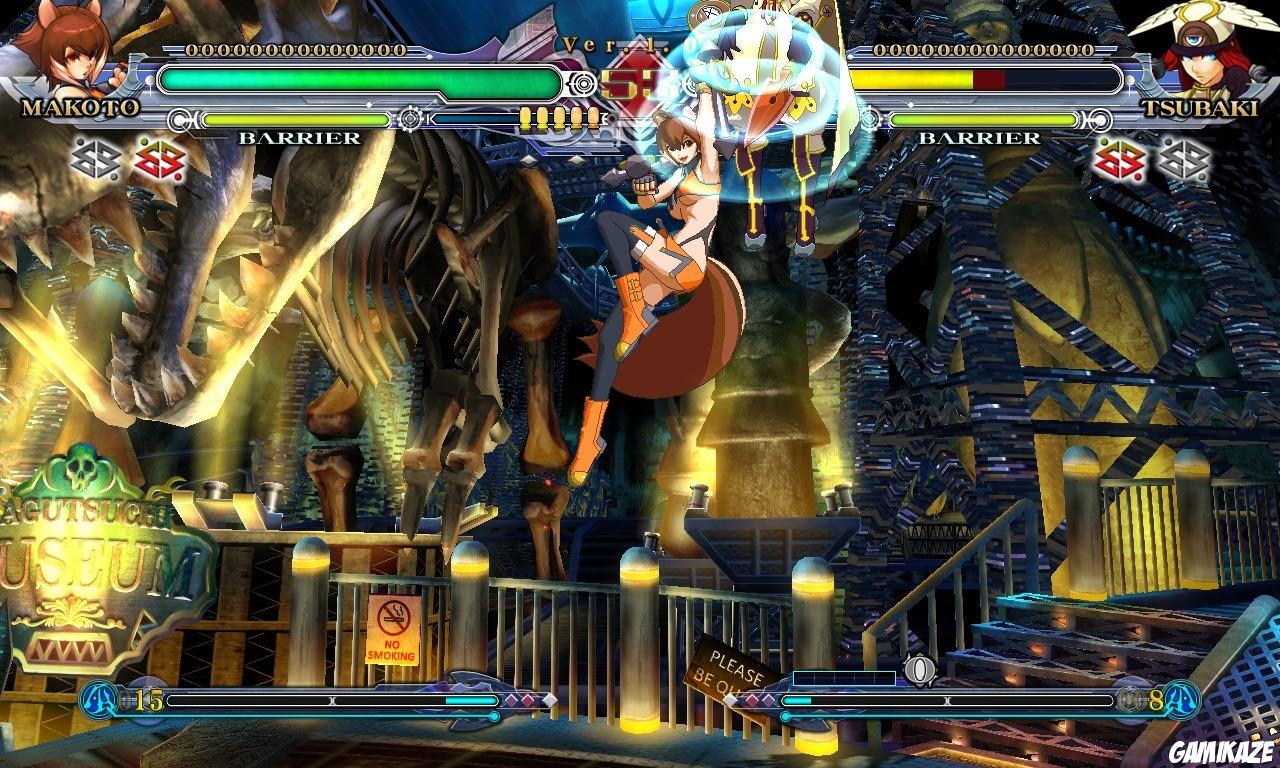
Task: Select Makoto's red Burst icon
Action: [x=160, y=160]
